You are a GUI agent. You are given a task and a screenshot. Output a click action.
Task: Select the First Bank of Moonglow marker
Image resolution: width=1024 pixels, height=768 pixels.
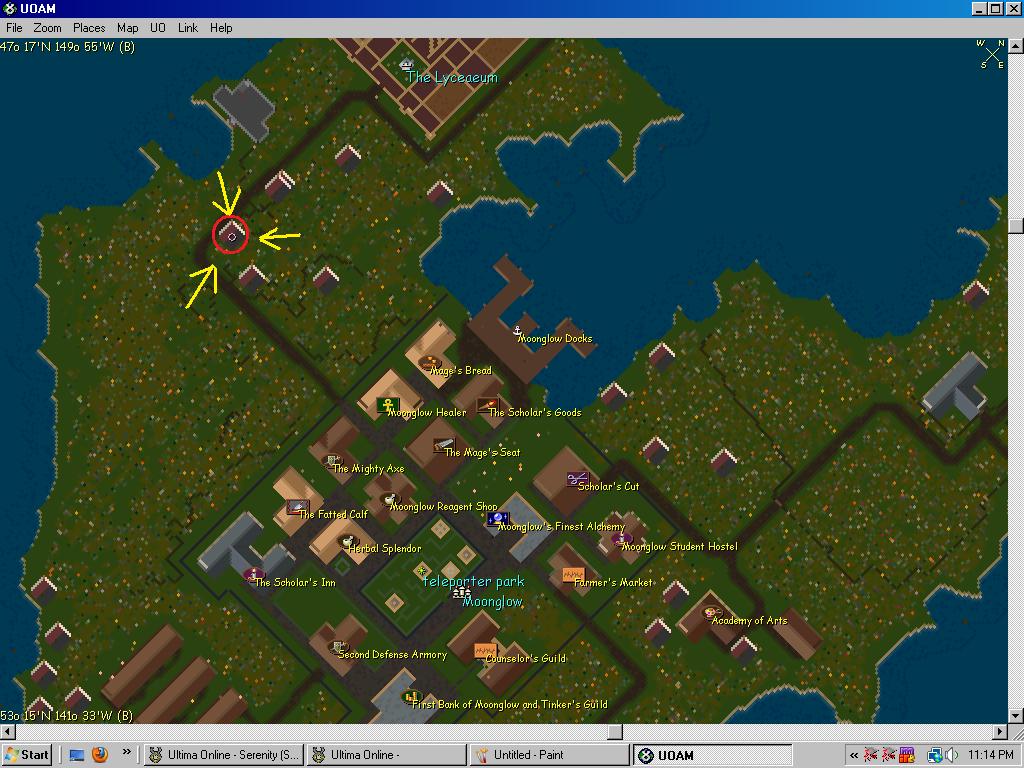[412, 697]
